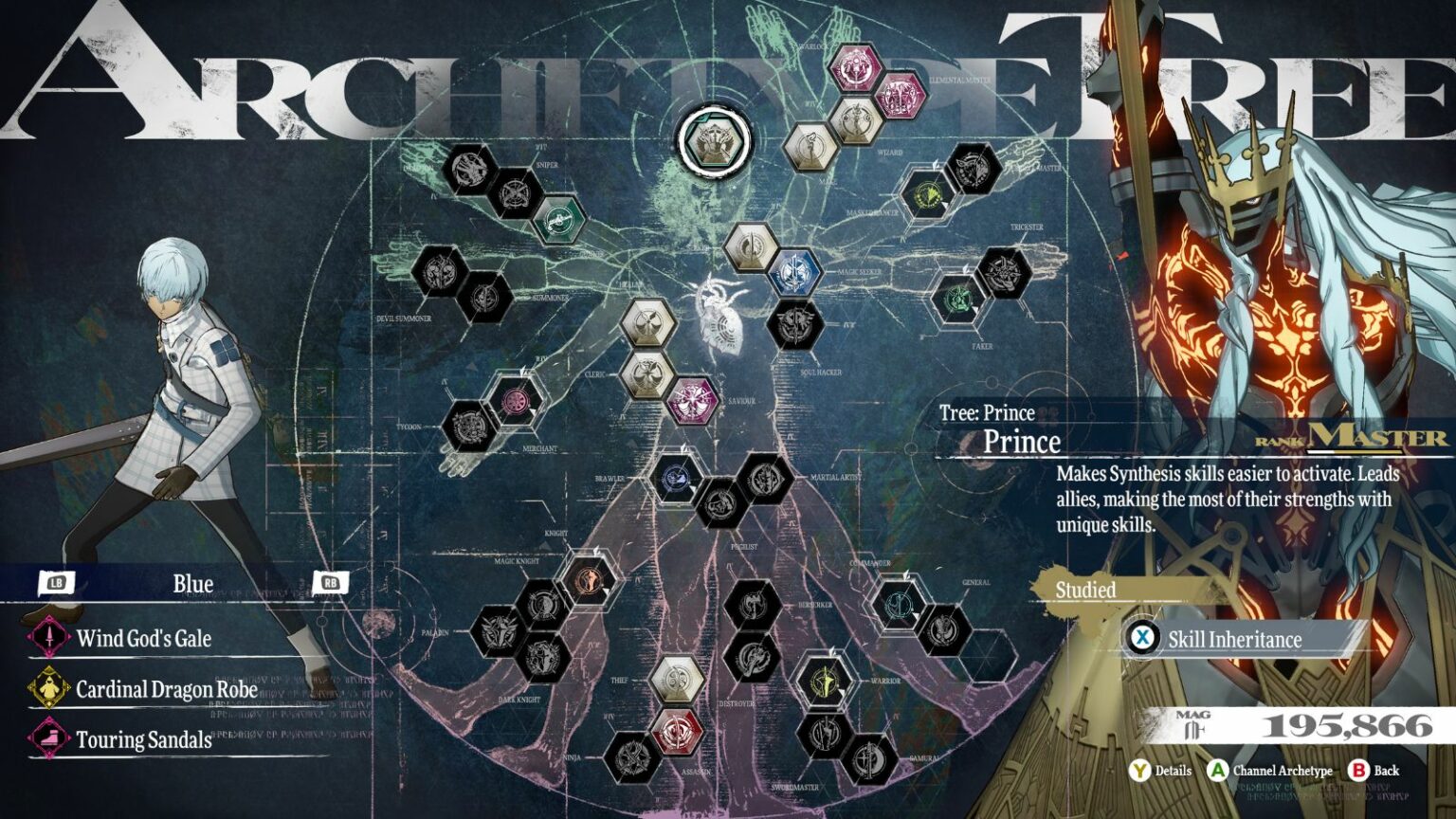Select the blue Magic Seeker archetype
1456x819 pixels.
pos(793,273)
